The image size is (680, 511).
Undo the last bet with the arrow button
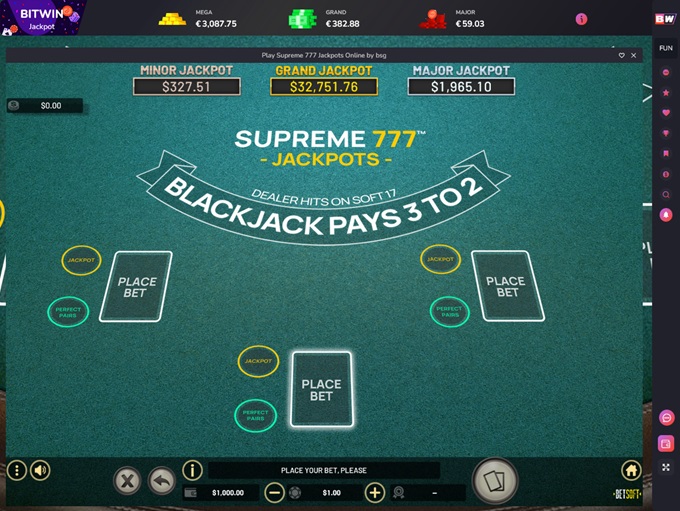pyautogui.click(x=161, y=481)
